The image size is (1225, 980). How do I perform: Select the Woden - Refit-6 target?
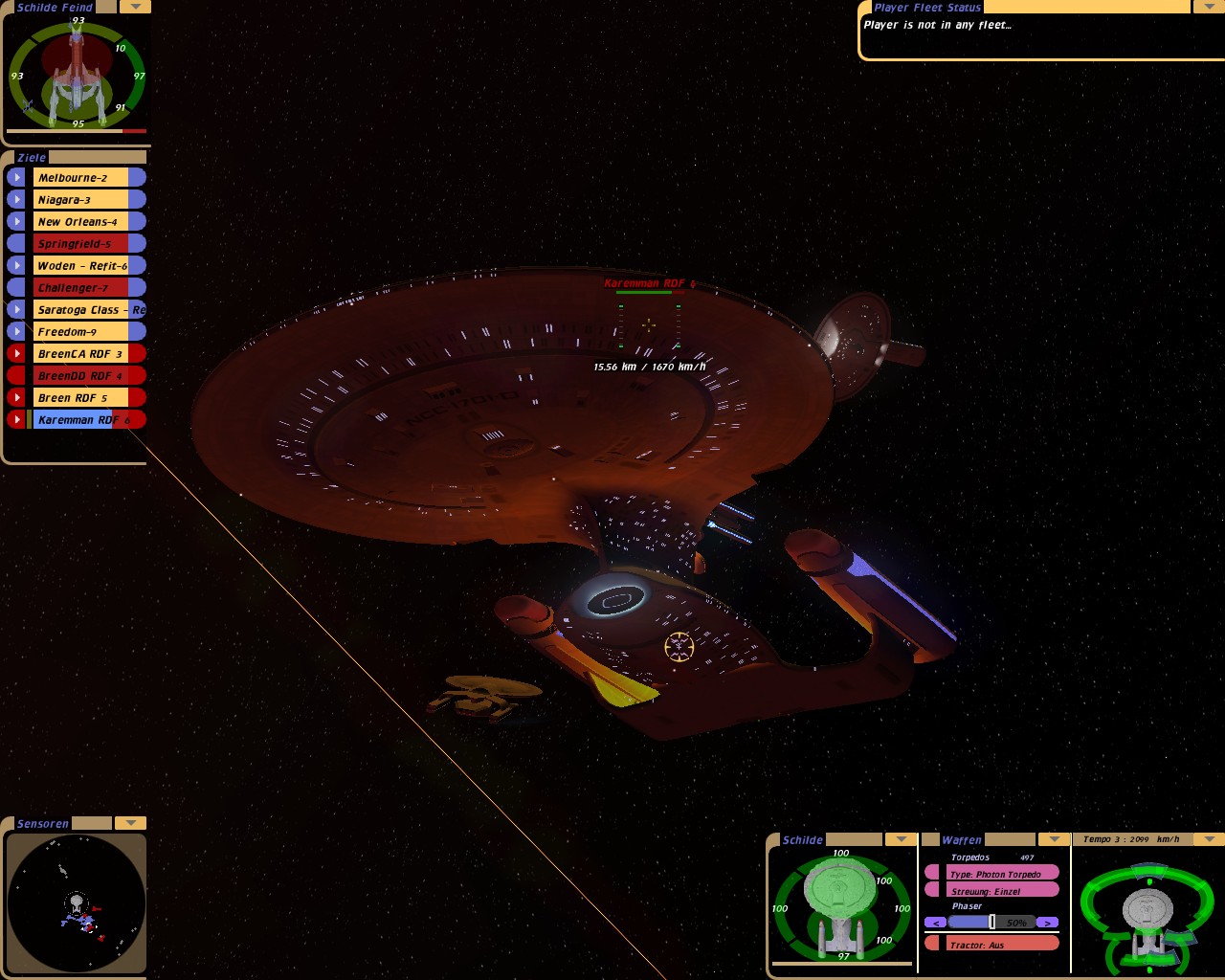(x=80, y=265)
